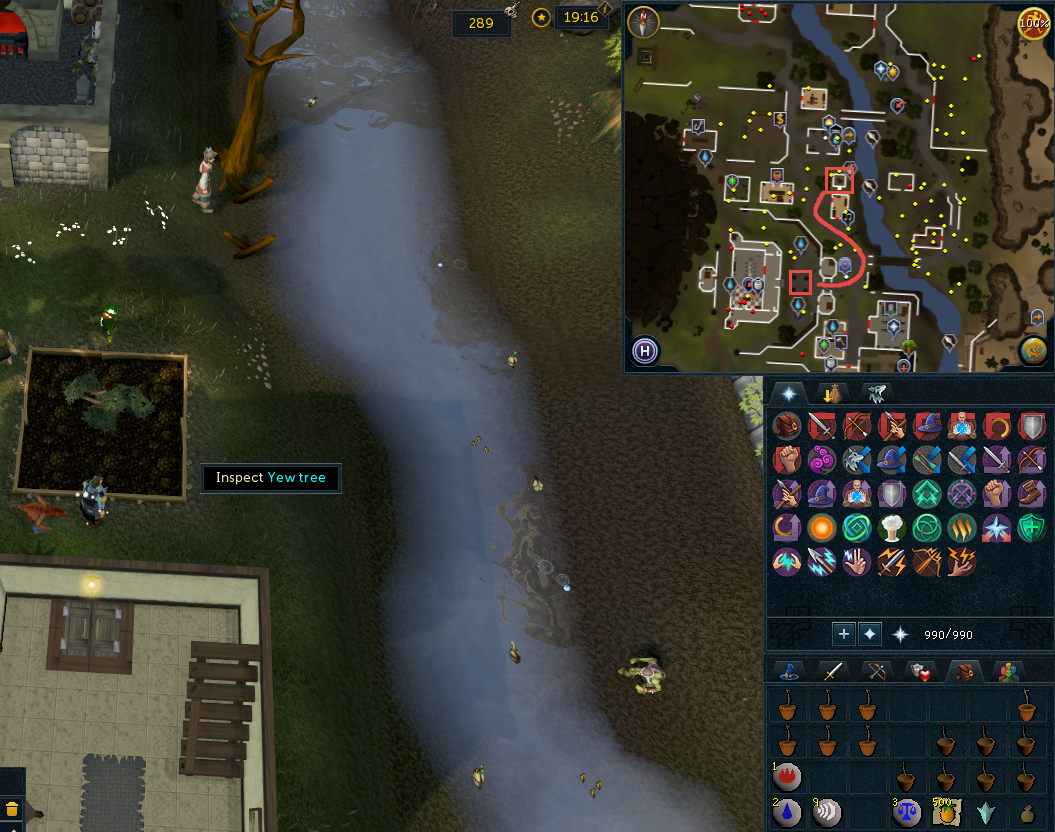
Task: Open the world map globe button
Action: tap(1033, 350)
